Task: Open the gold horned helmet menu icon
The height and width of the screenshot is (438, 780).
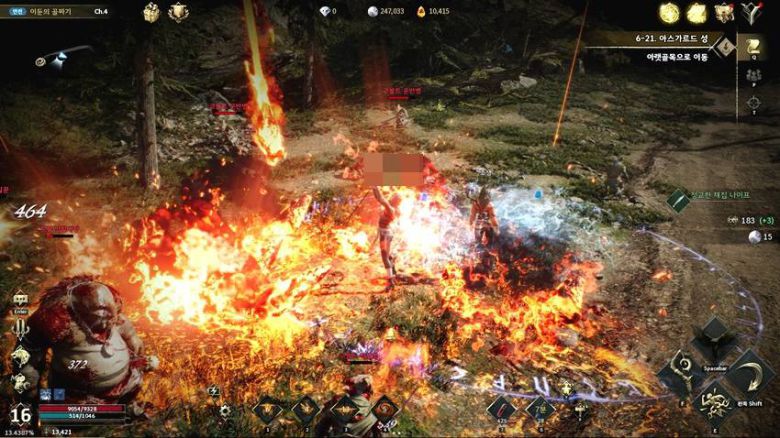Action: tap(723, 12)
